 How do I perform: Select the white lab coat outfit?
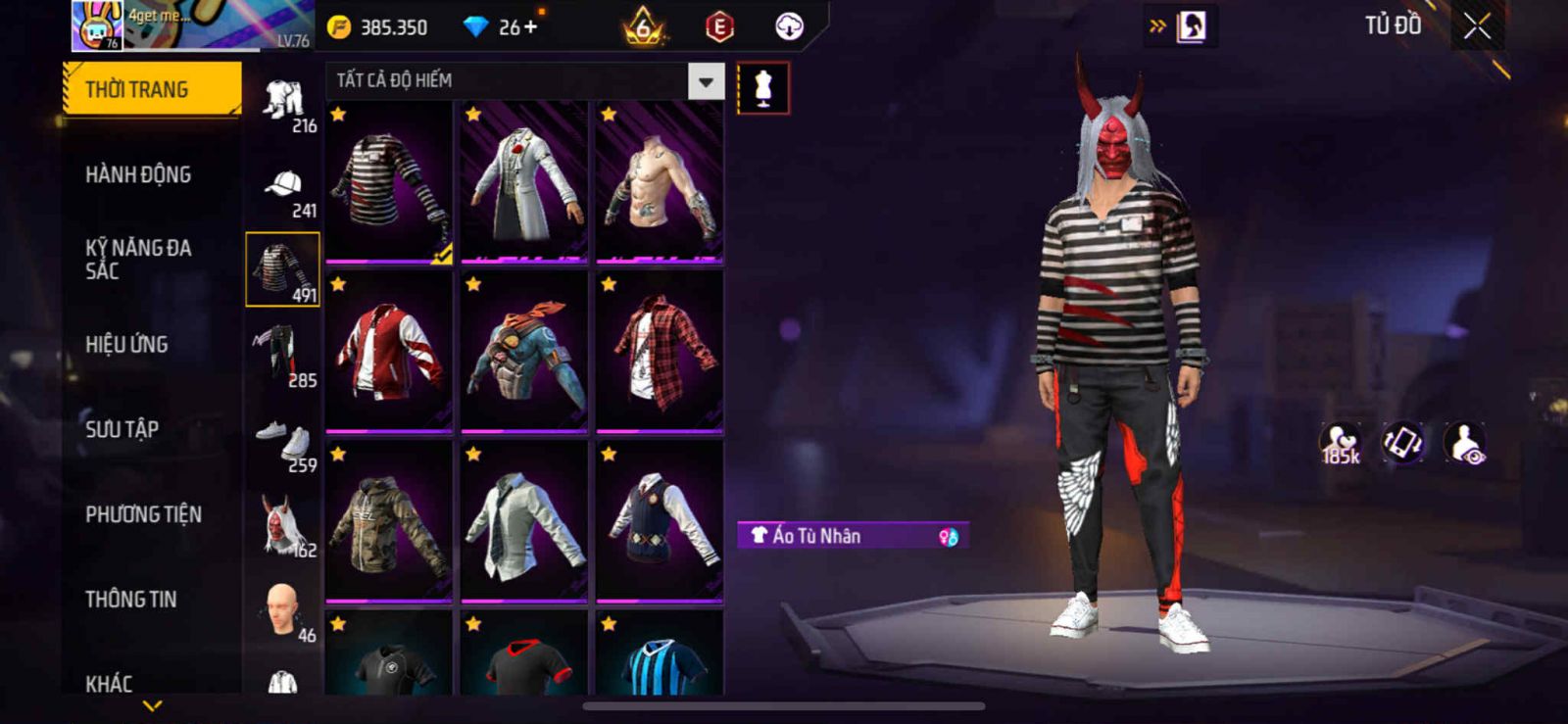click(524, 181)
